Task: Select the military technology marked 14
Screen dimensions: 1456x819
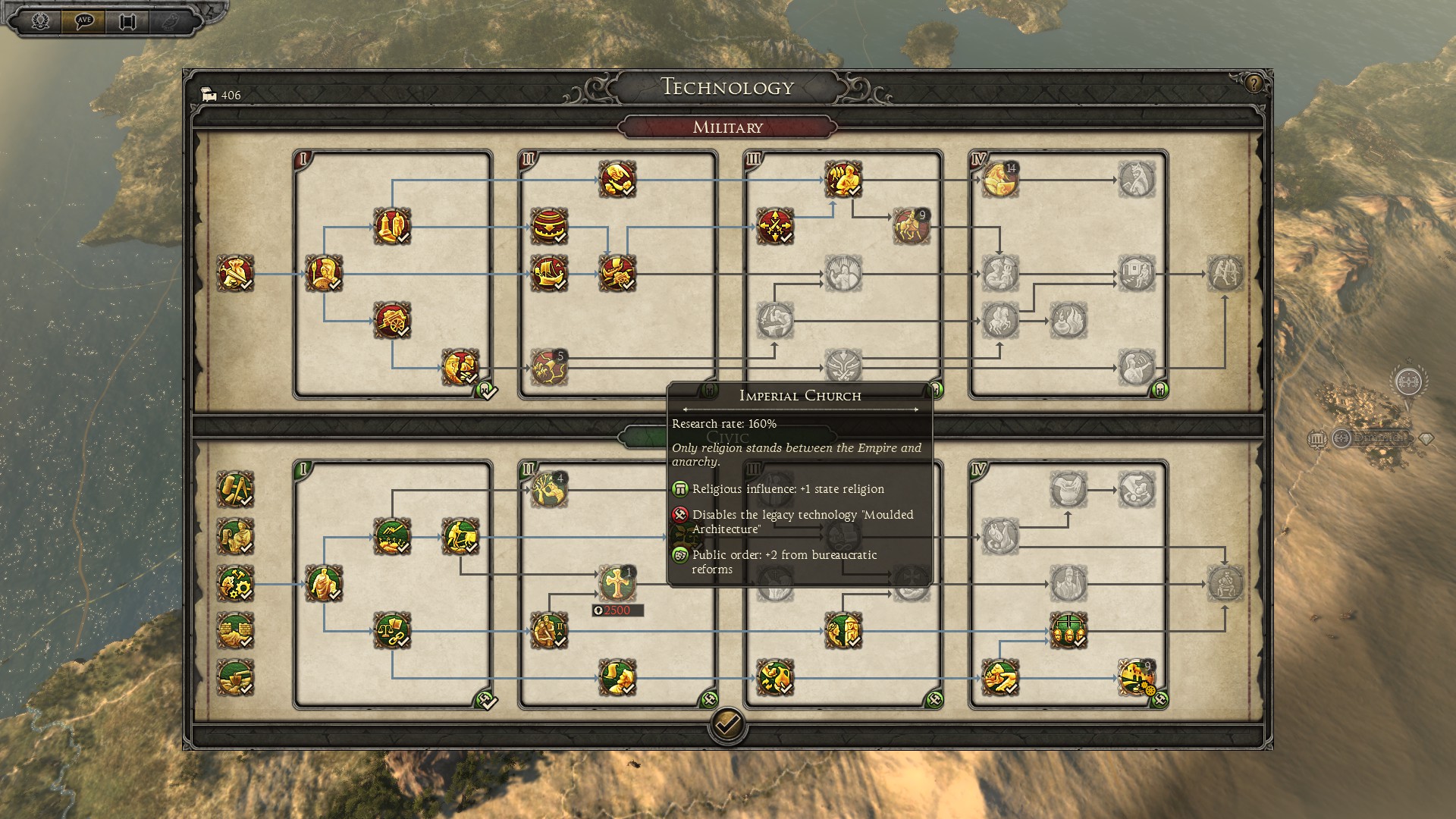Action: (x=999, y=180)
